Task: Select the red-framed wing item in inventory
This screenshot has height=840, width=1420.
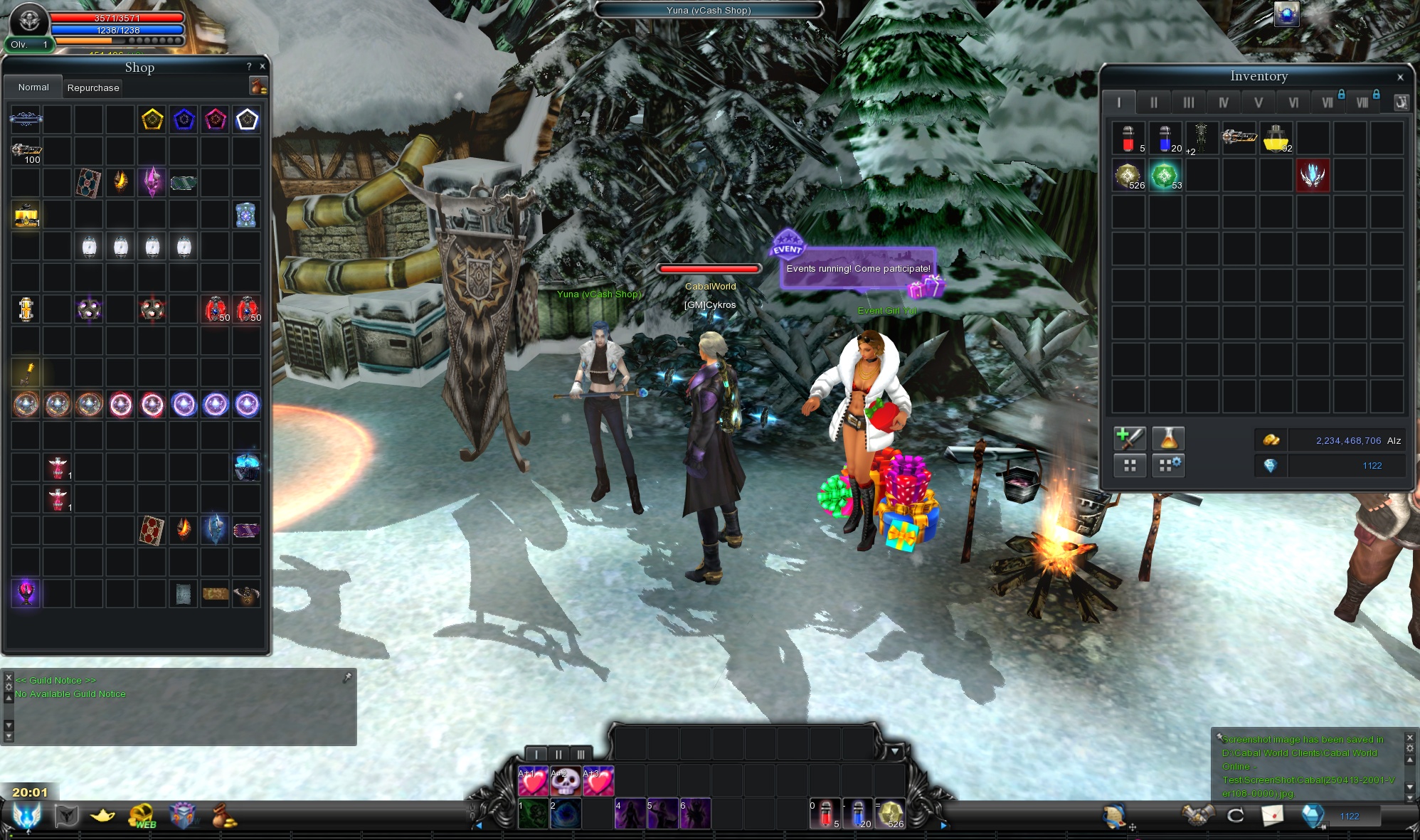Action: pos(1313,175)
